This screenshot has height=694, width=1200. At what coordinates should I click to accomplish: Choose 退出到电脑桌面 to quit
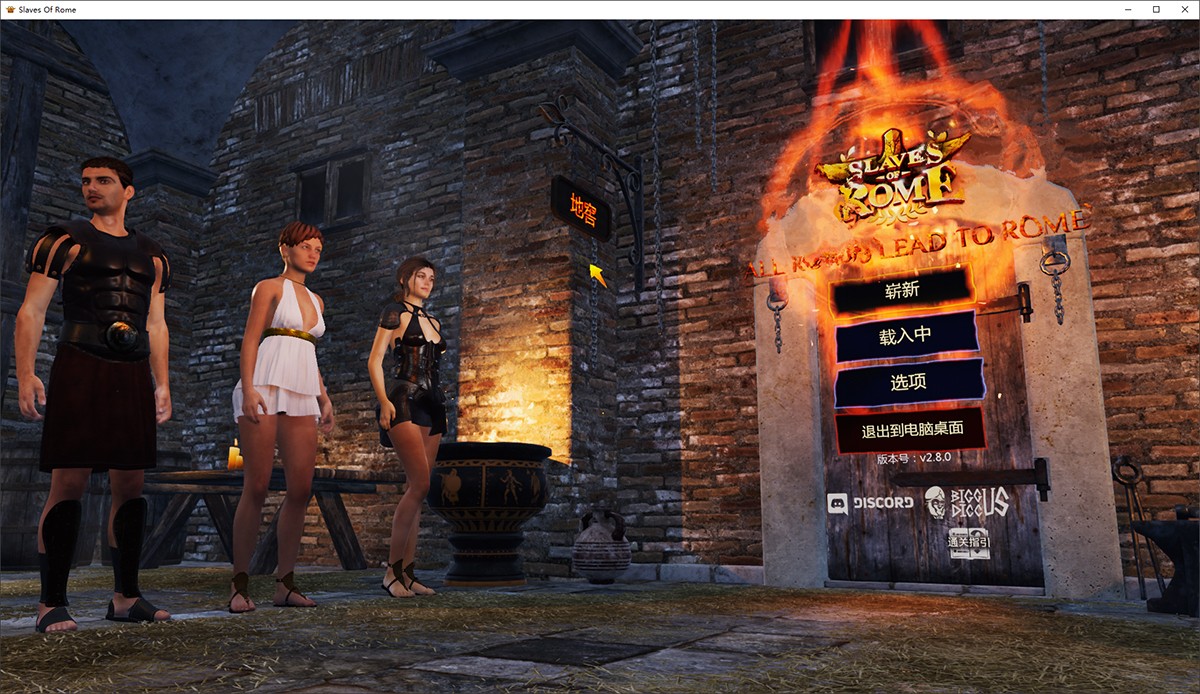pos(911,430)
